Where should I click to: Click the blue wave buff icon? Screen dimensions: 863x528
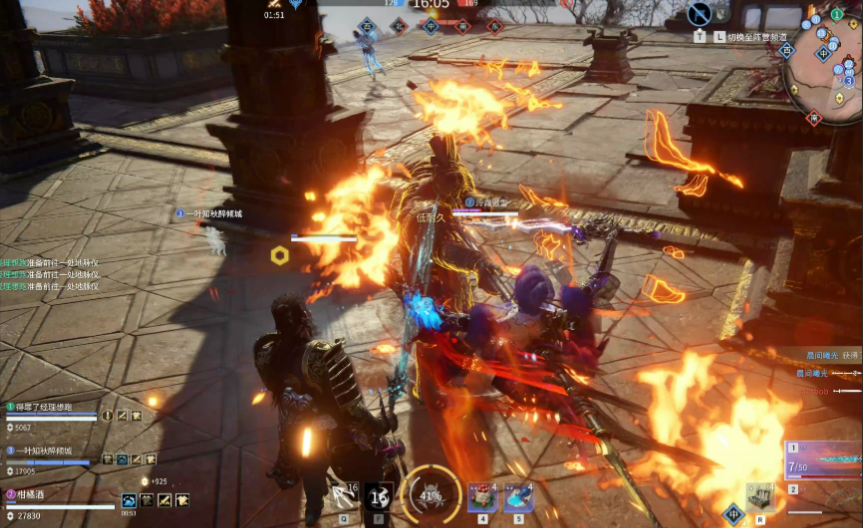pos(130,499)
